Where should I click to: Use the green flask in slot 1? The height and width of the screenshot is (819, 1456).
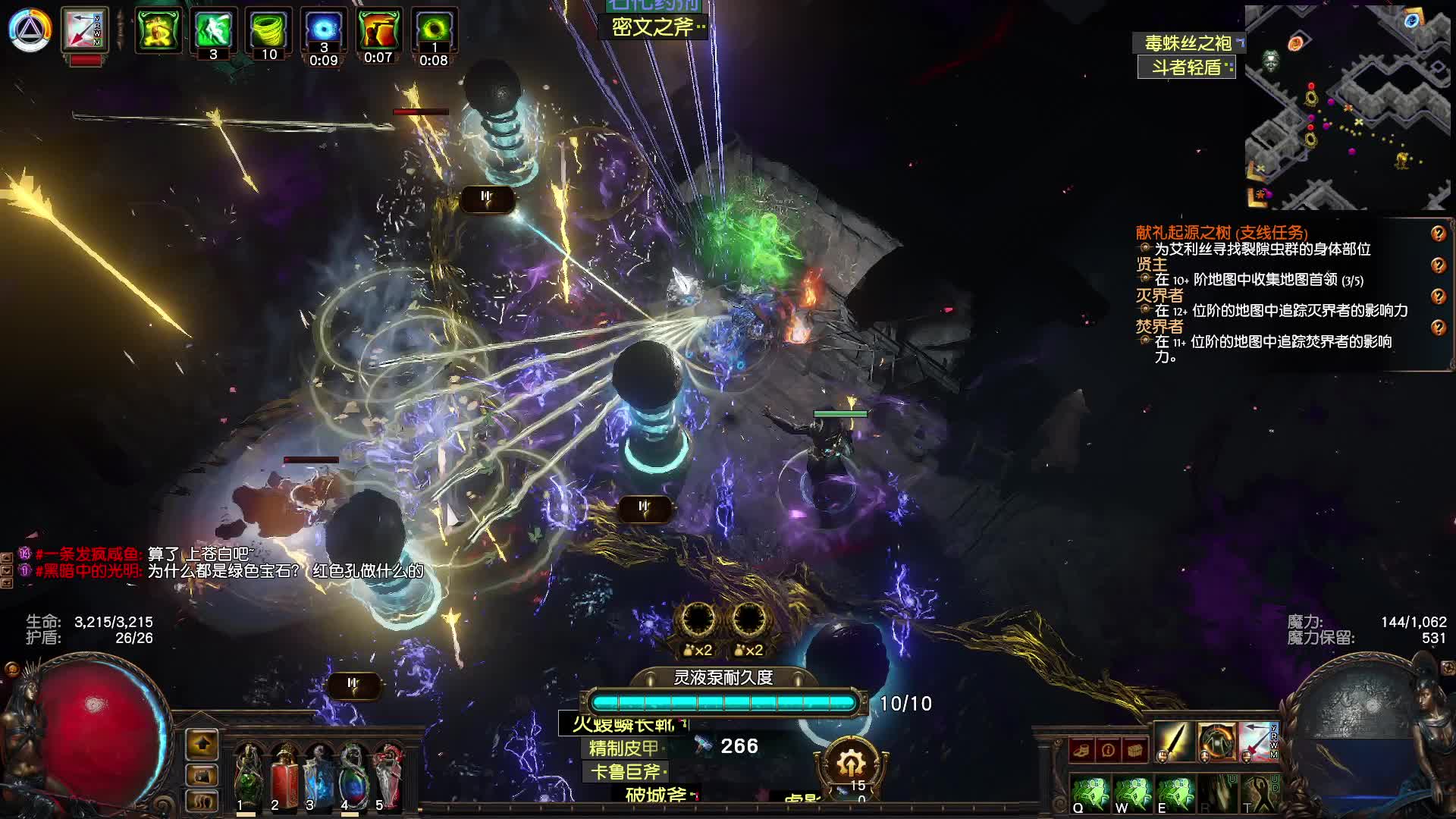[247, 773]
